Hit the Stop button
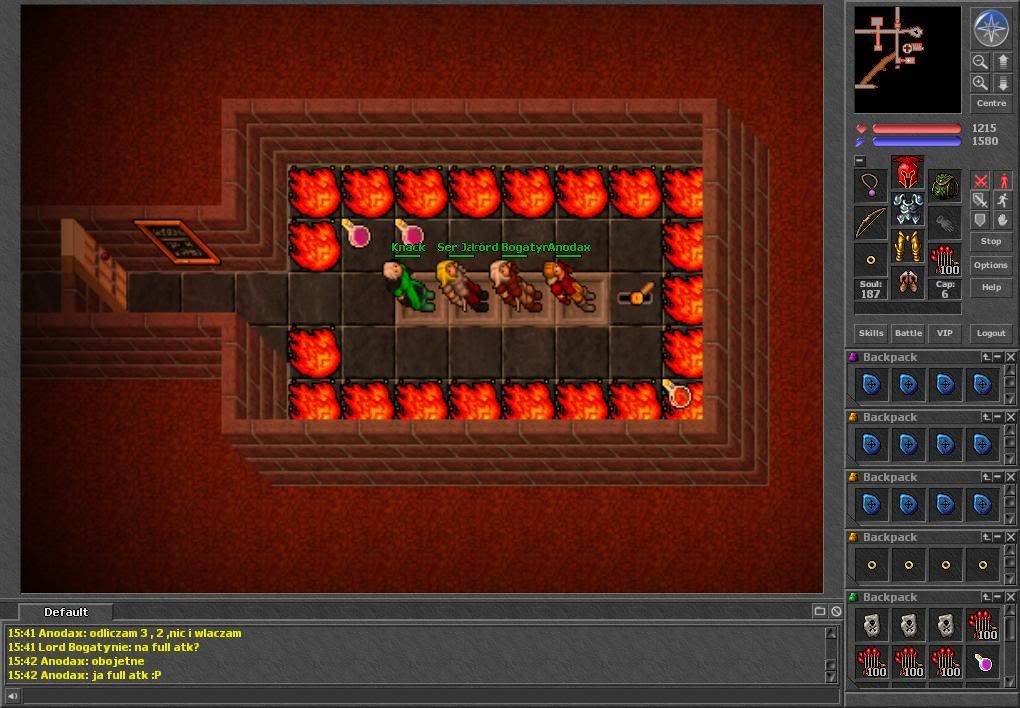 pos(990,241)
